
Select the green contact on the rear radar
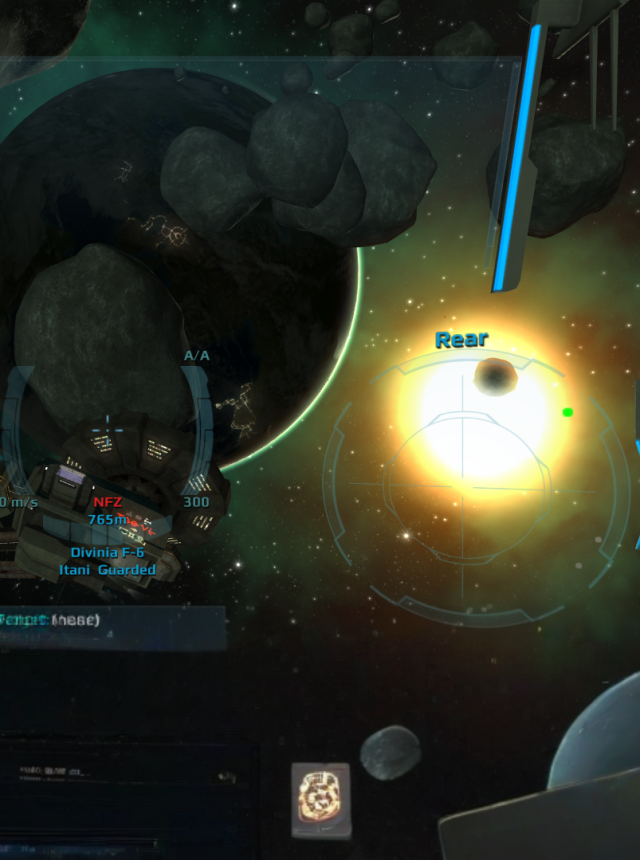point(568,412)
